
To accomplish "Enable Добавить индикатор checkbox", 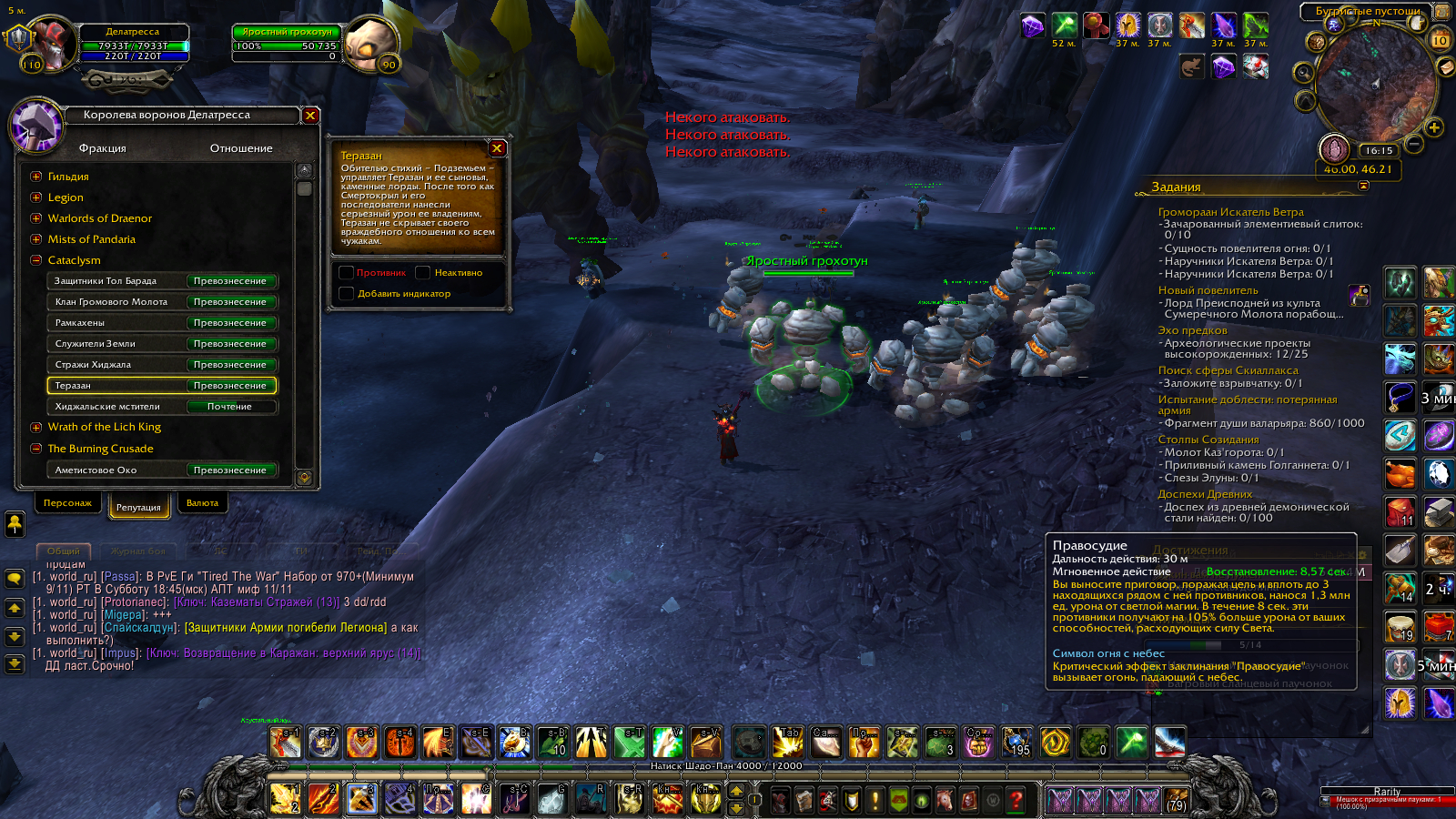I will click(x=346, y=294).
